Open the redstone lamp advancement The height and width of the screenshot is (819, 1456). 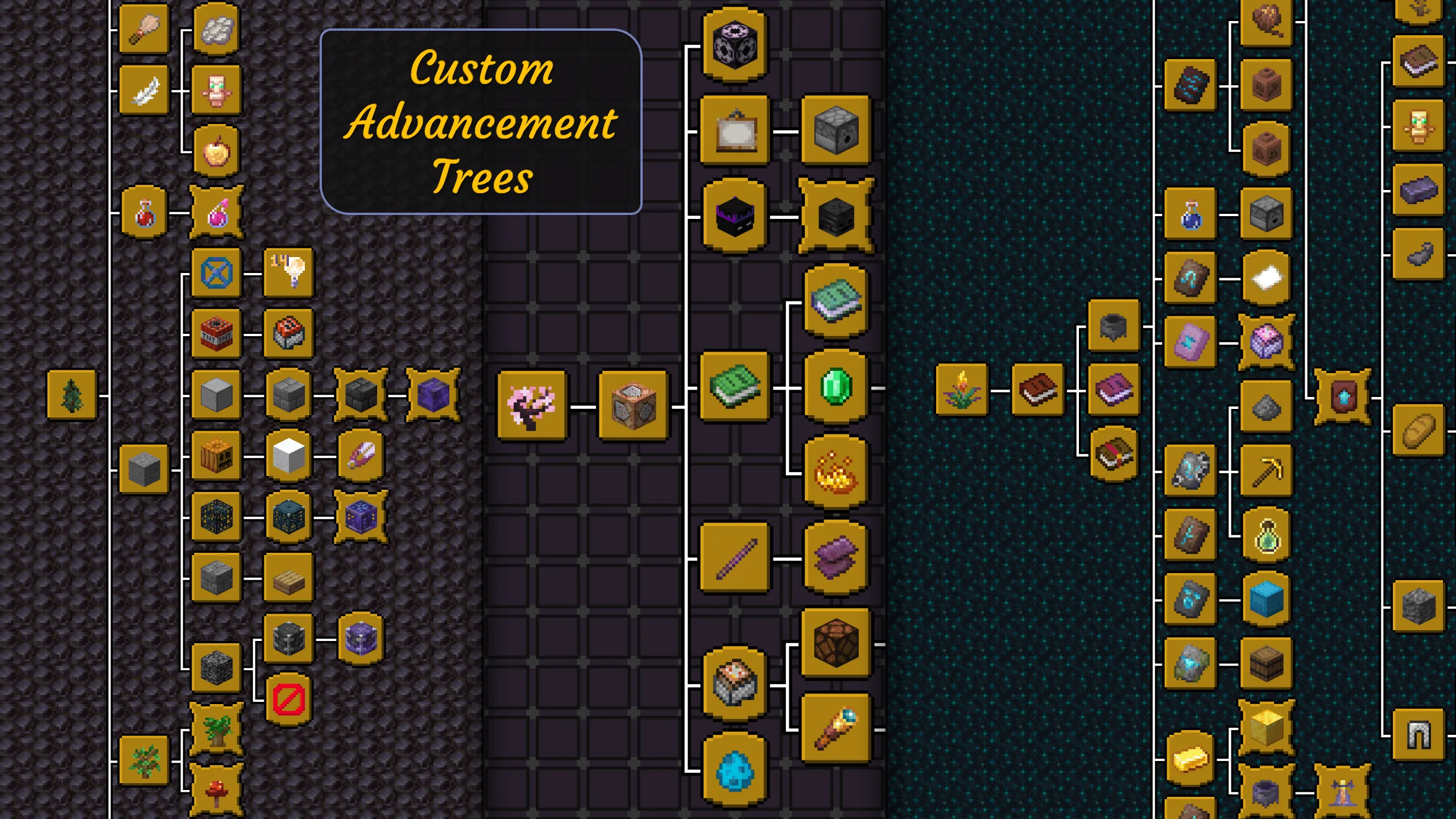tap(835, 643)
